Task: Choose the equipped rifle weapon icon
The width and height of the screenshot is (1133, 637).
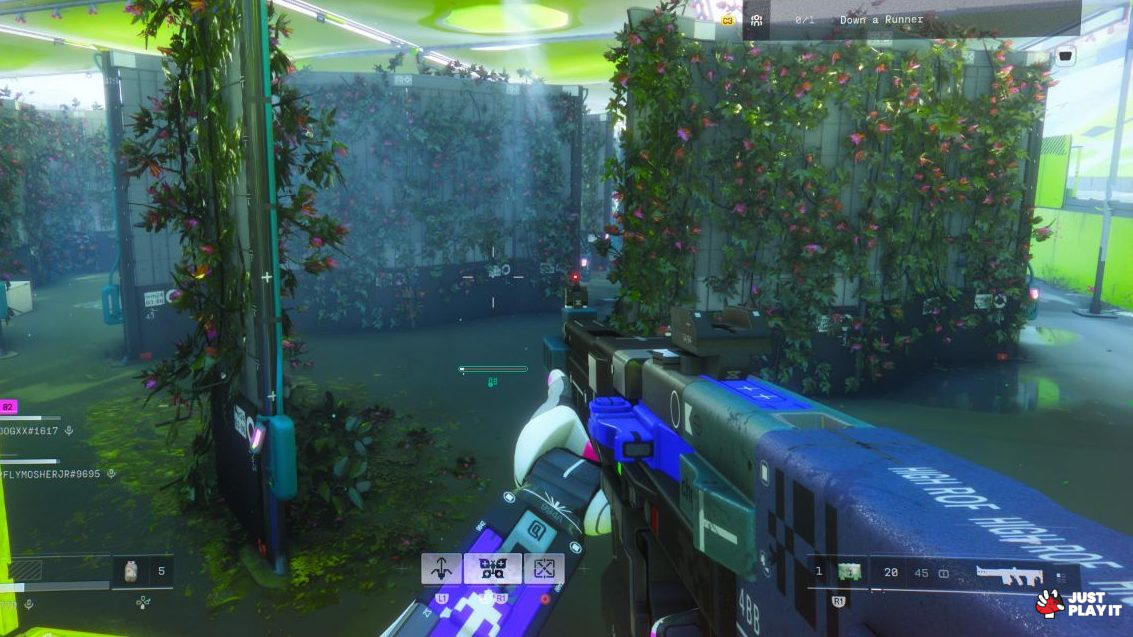Action: pyautogui.click(x=1009, y=573)
